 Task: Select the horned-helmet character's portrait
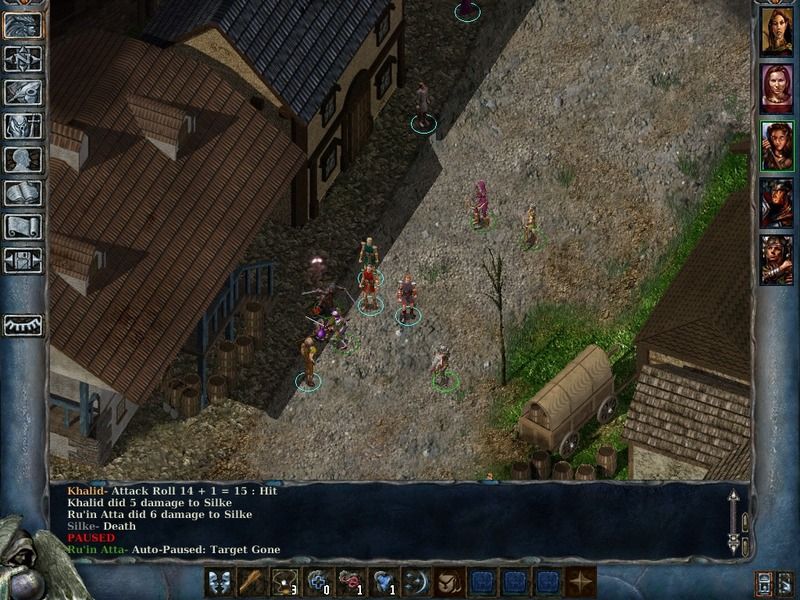coord(776,260)
